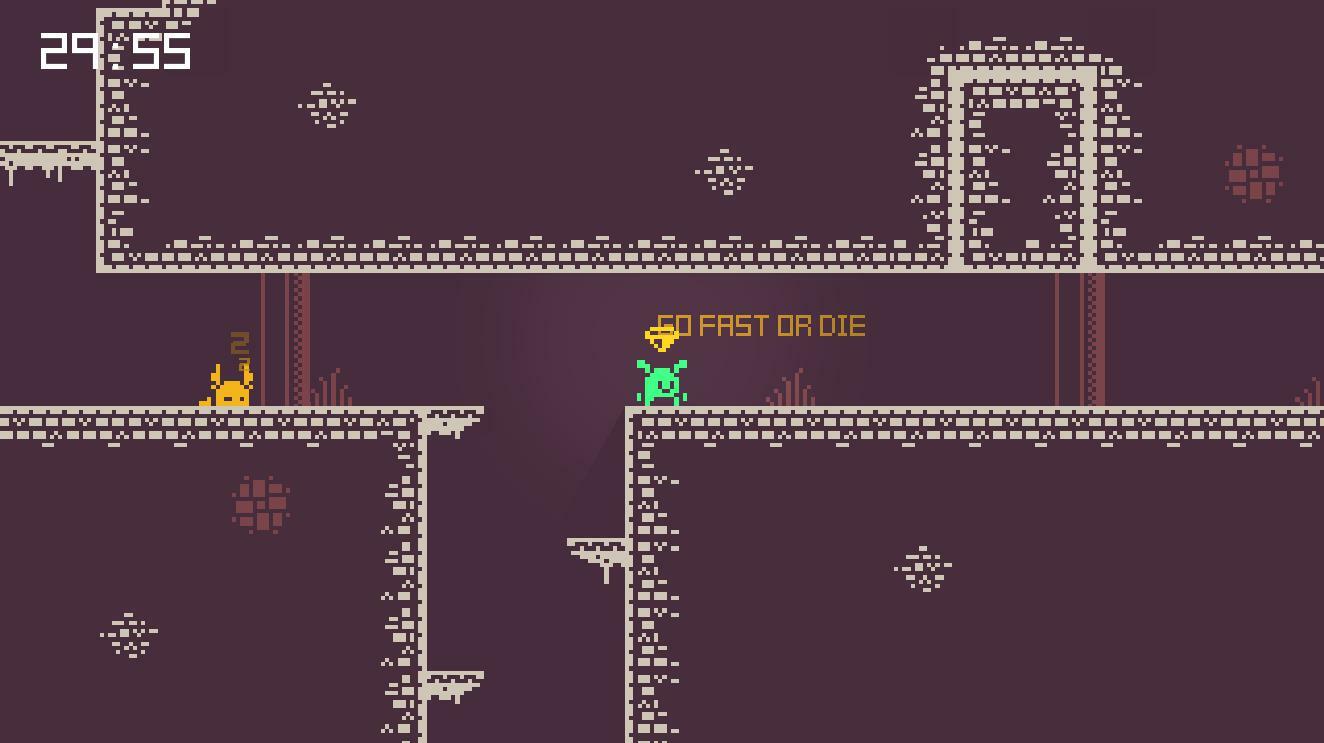Click the small floating ledge below the green character
The image size is (1324, 743).
coord(596,548)
